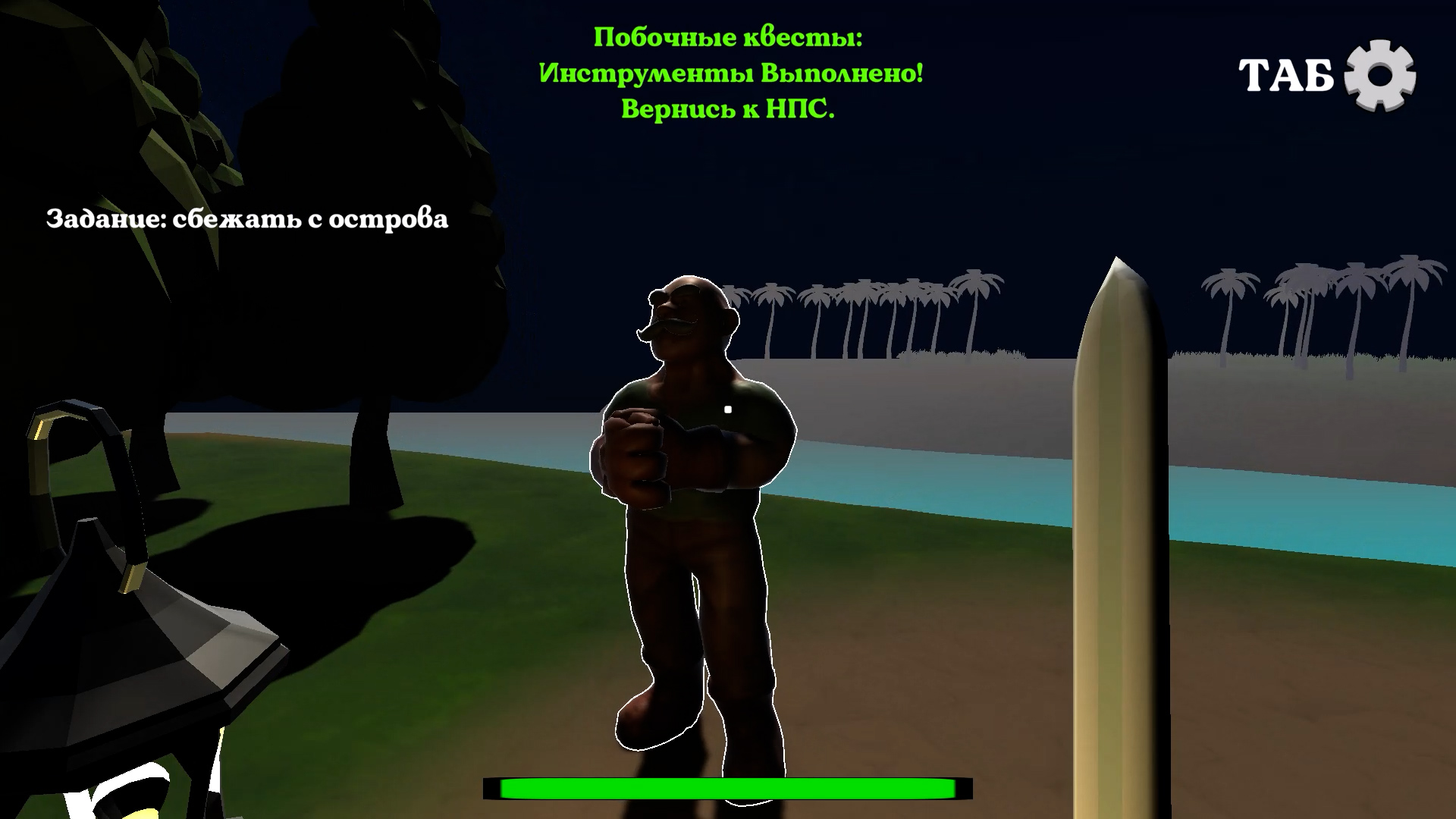The width and height of the screenshot is (1456, 819).
Task: Select the Вернись к НПС quest line
Action: coord(728,110)
